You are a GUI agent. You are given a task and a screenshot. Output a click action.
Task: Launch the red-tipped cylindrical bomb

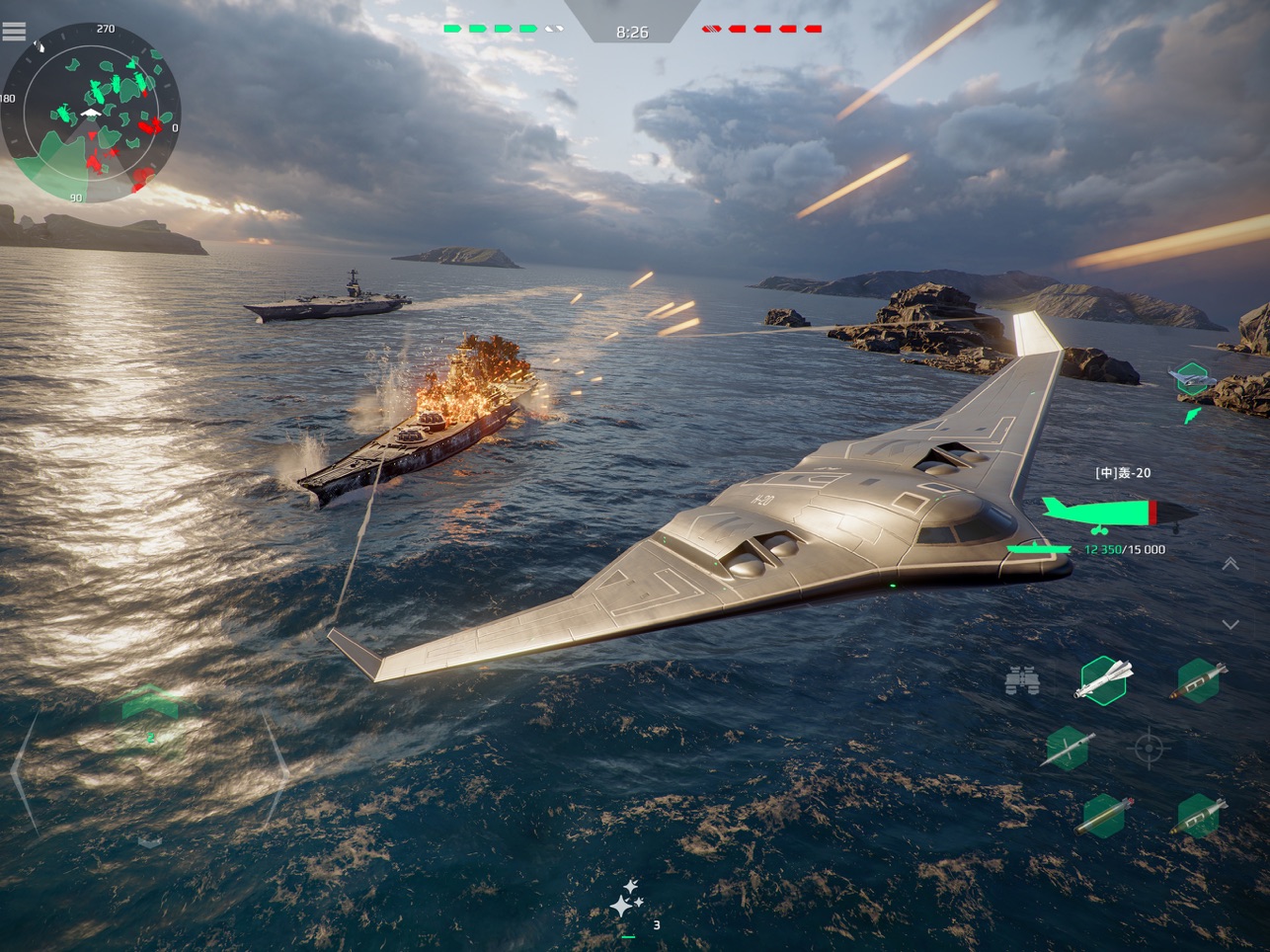tap(1102, 817)
